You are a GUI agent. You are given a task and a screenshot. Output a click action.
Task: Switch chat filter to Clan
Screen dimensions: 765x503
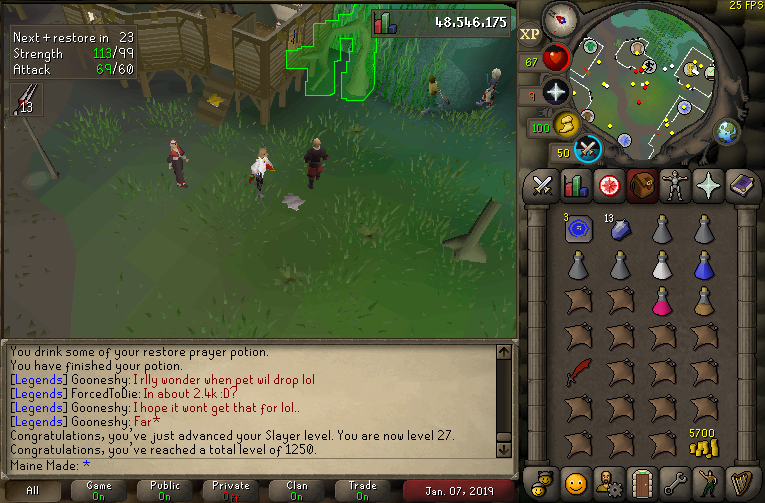297,490
